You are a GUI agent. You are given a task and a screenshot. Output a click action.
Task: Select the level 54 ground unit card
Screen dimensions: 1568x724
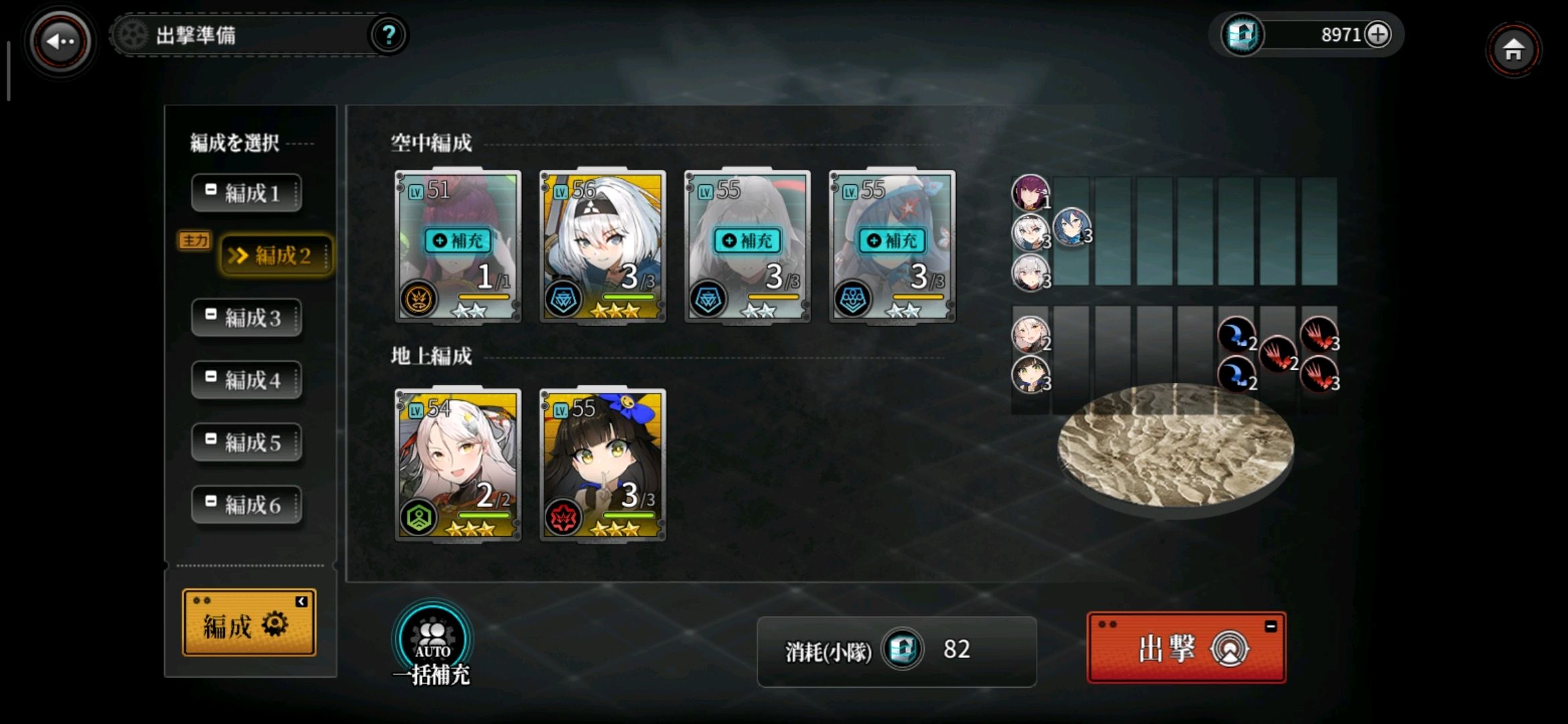[458, 464]
